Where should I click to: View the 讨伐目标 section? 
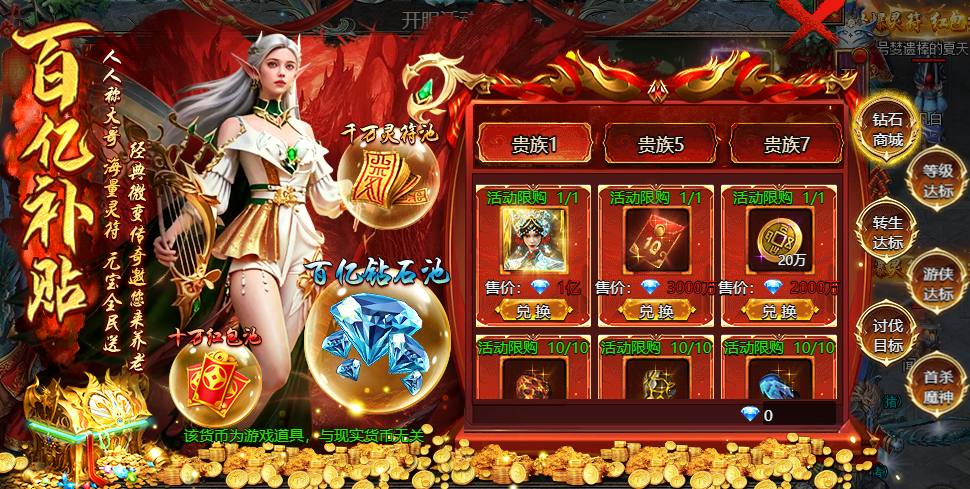click(x=887, y=336)
